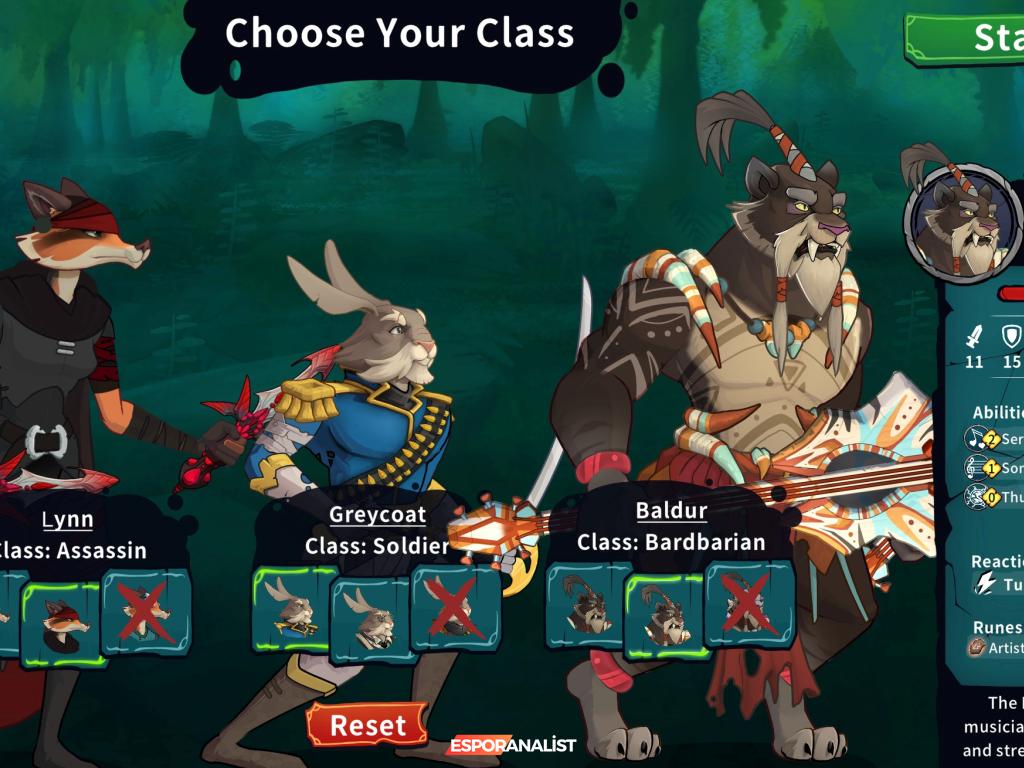Pick Greycoat's highlighted Soldier class tile
Screen dimensions: 1024x768
pos(292,612)
